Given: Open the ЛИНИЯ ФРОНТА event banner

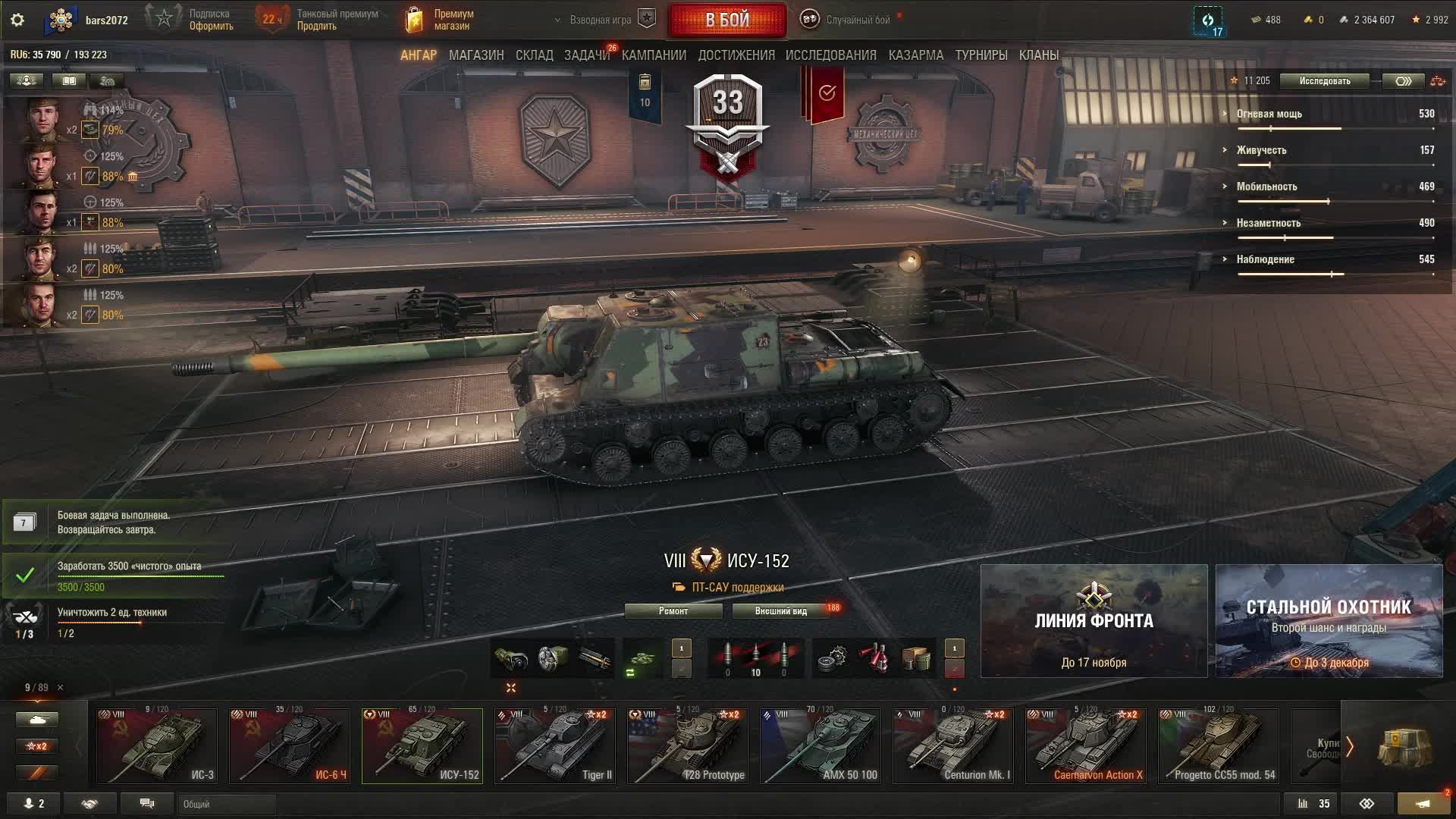Looking at the screenshot, I should (1094, 620).
